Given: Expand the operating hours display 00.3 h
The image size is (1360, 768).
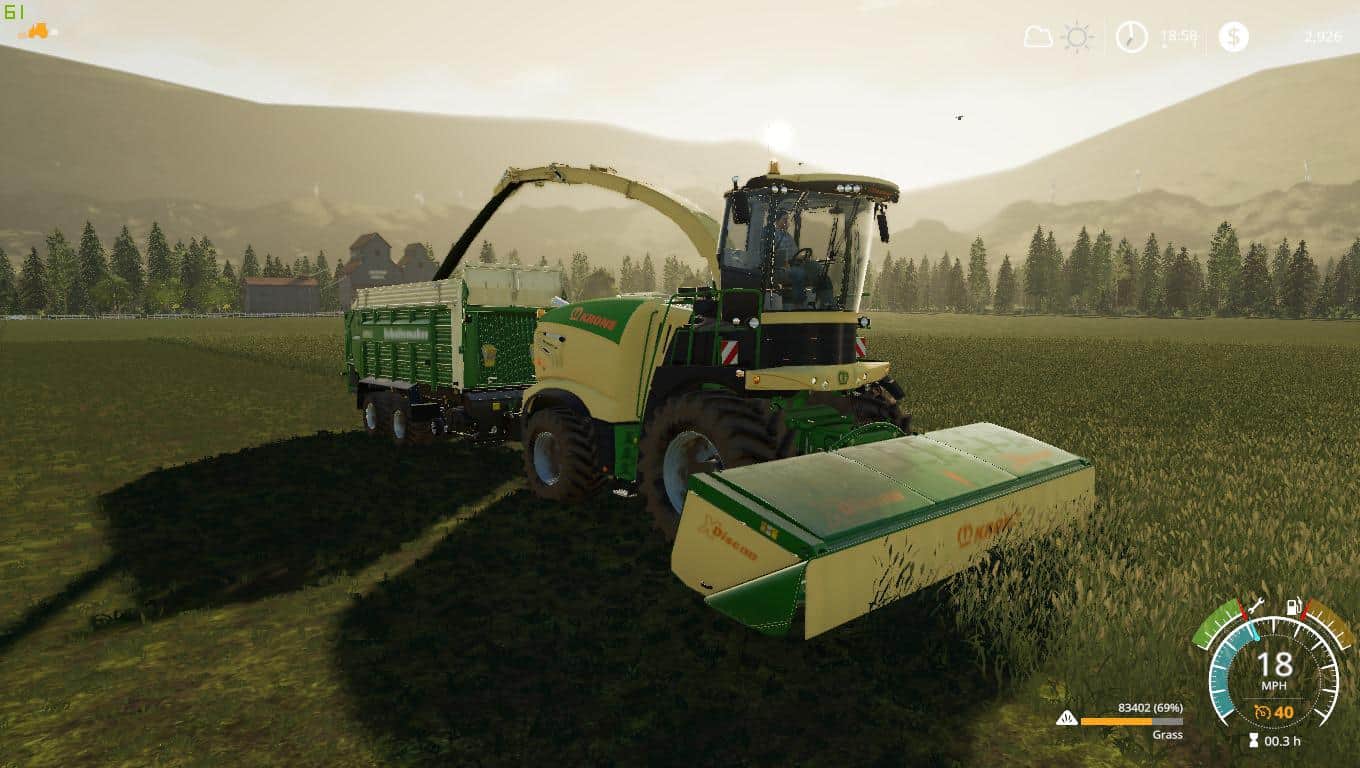Looking at the screenshot, I should (1283, 740).
